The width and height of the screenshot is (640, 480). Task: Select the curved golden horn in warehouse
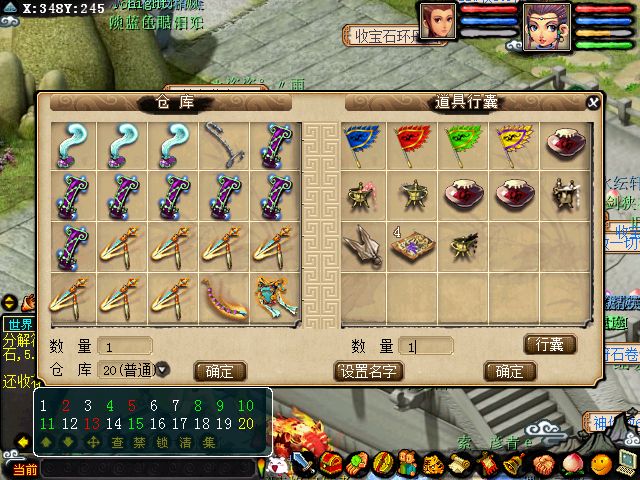point(222,298)
